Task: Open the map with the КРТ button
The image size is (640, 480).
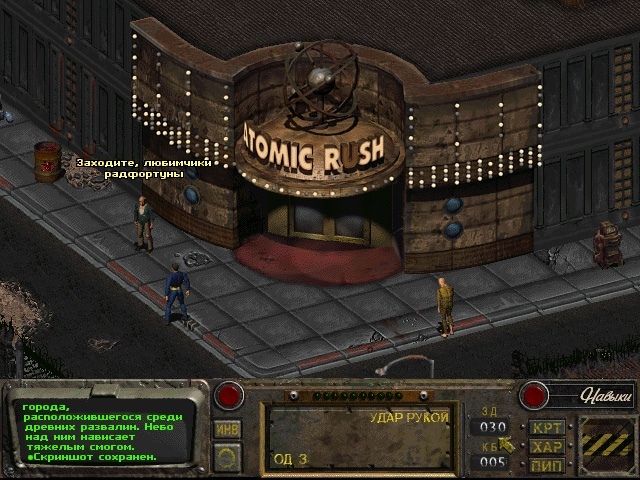Action: coord(546,428)
